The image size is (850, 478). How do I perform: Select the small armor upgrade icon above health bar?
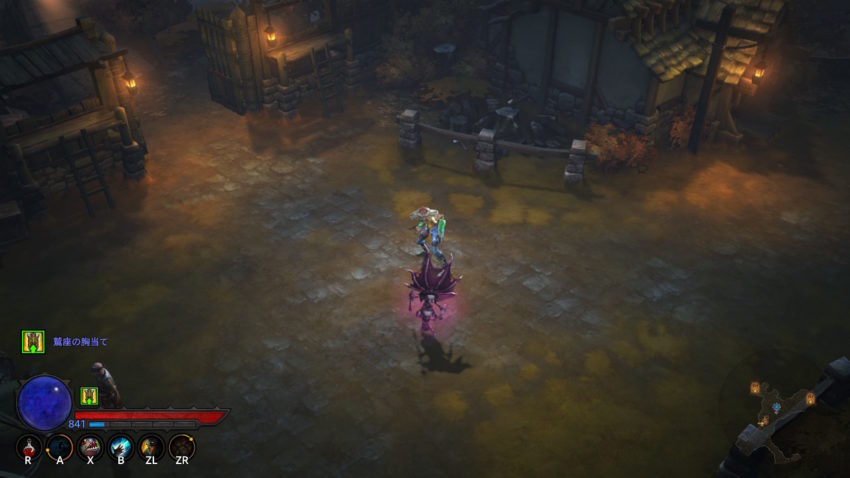click(88, 395)
